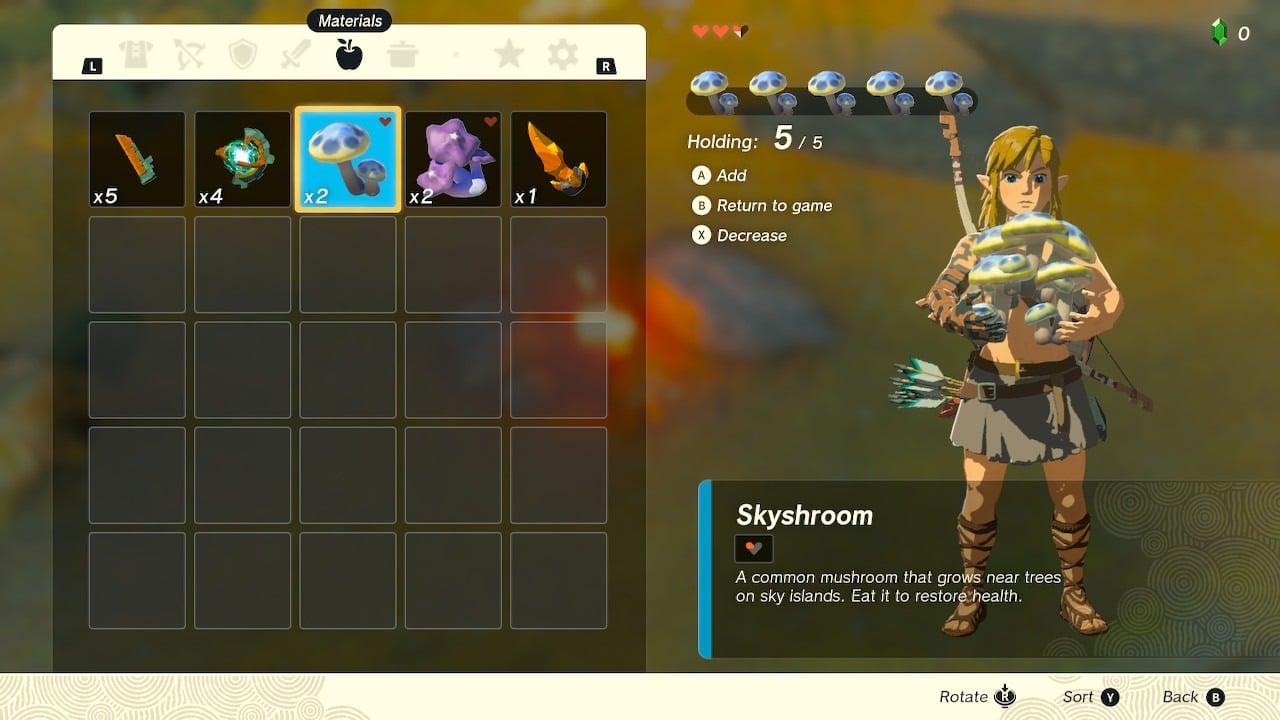Screen dimensions: 1280x720
Task: Select the Zonai Charge green orb slot
Action: click(x=243, y=160)
